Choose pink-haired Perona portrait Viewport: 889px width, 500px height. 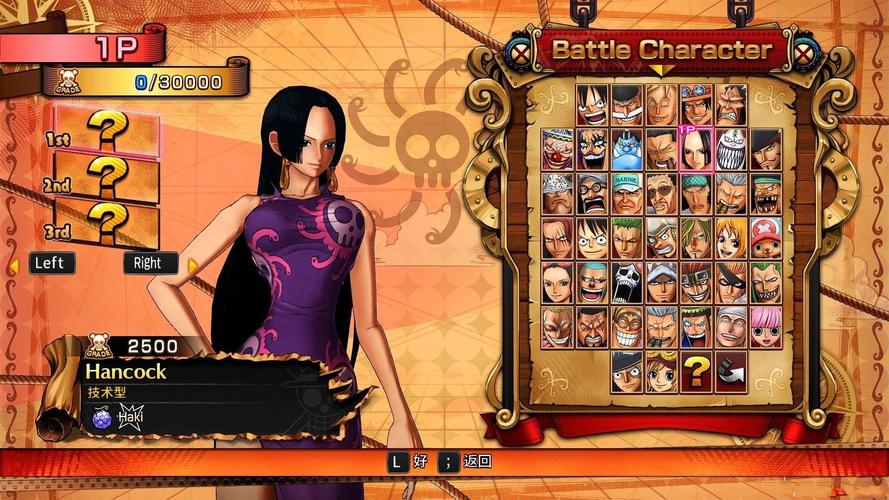[765, 326]
